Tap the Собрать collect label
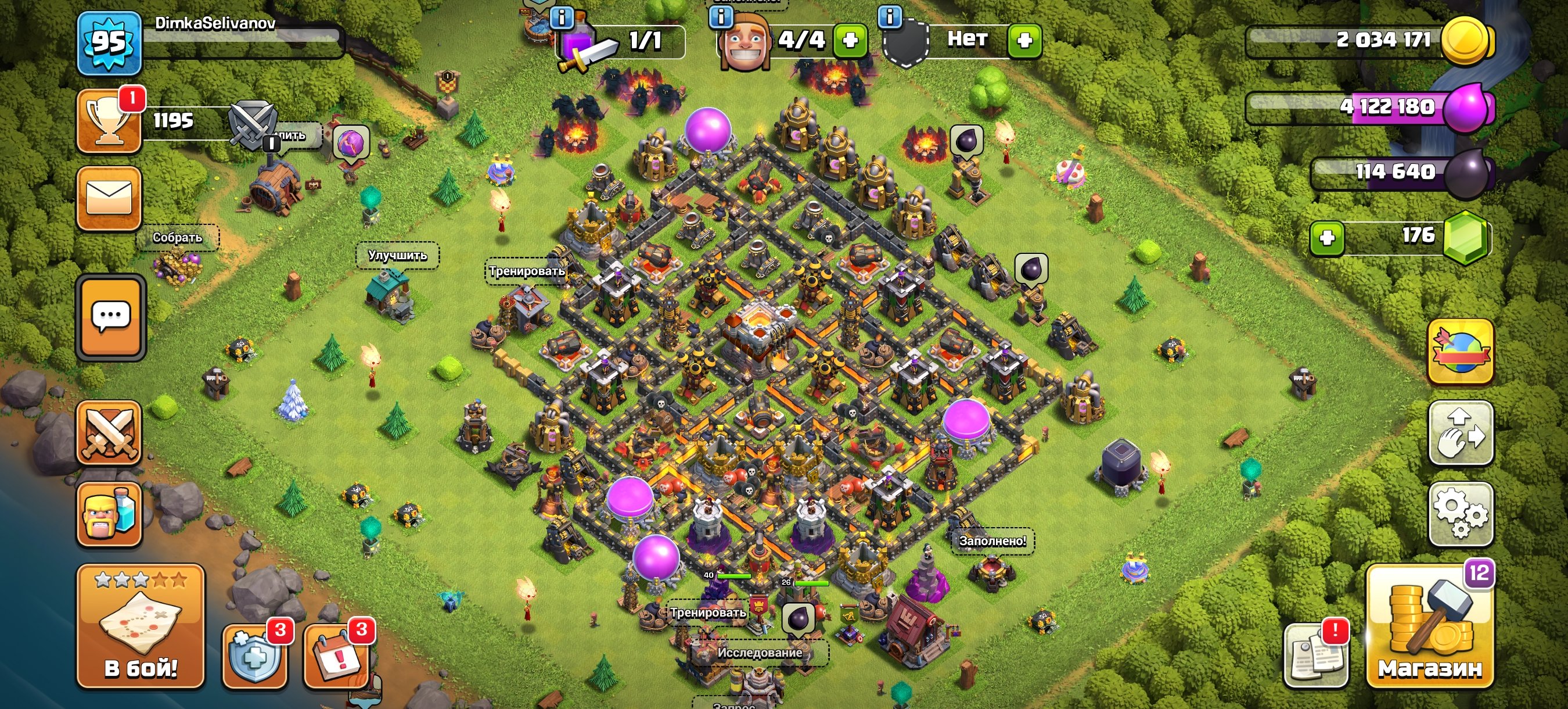The width and height of the screenshot is (1568, 709). tap(177, 238)
